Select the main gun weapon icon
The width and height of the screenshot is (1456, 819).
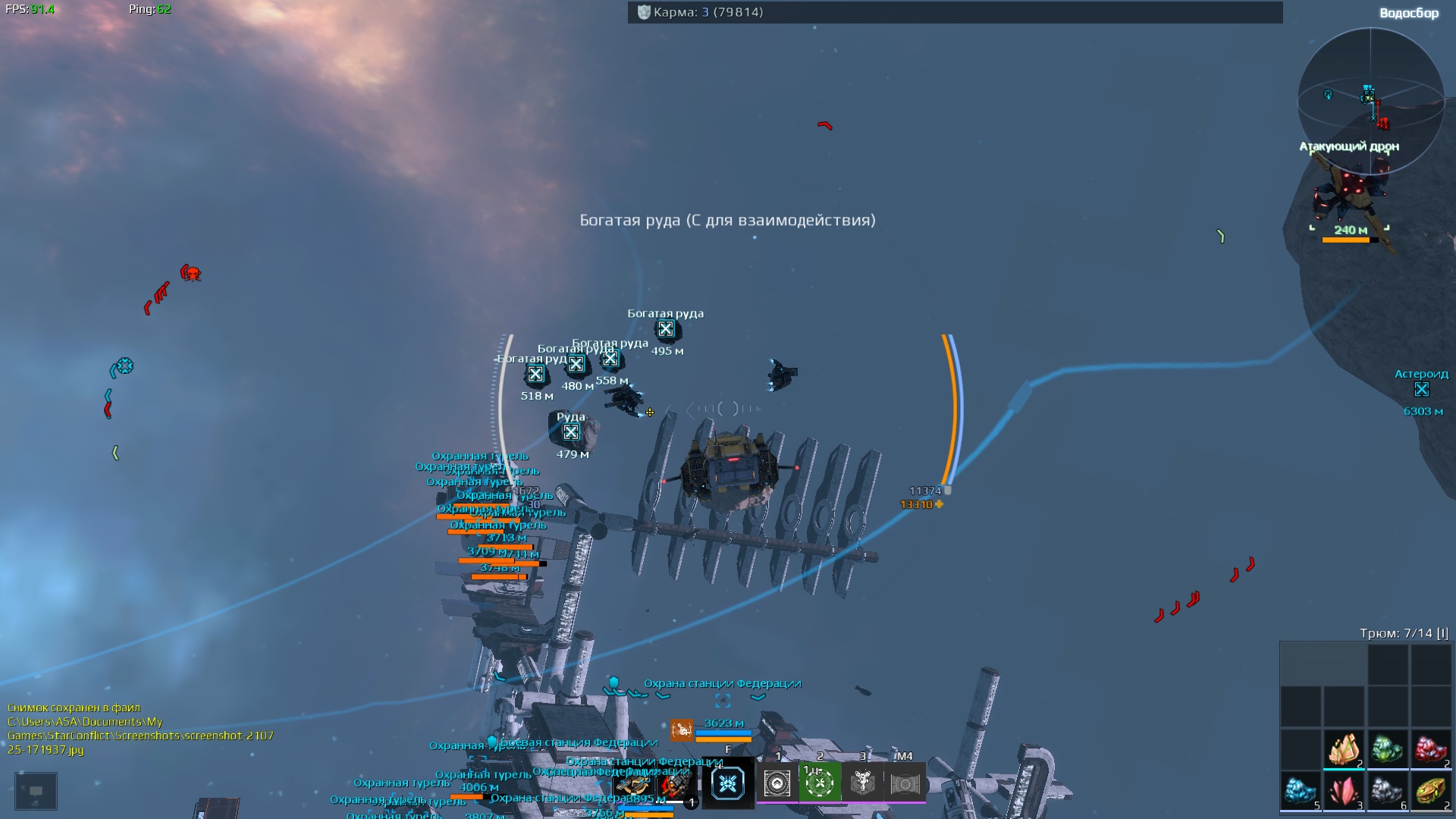[x=633, y=786]
